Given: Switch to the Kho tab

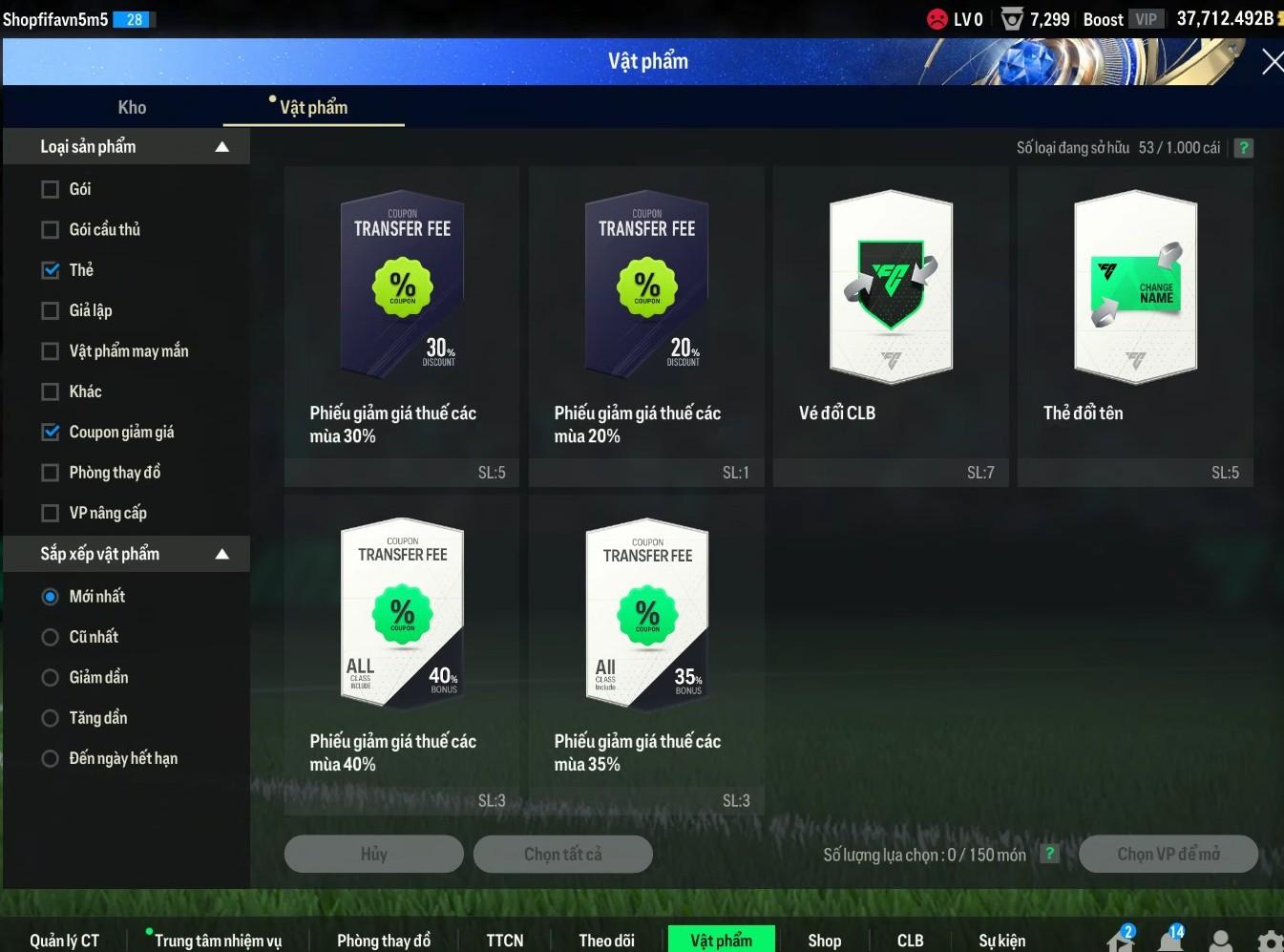Looking at the screenshot, I should 132,108.
